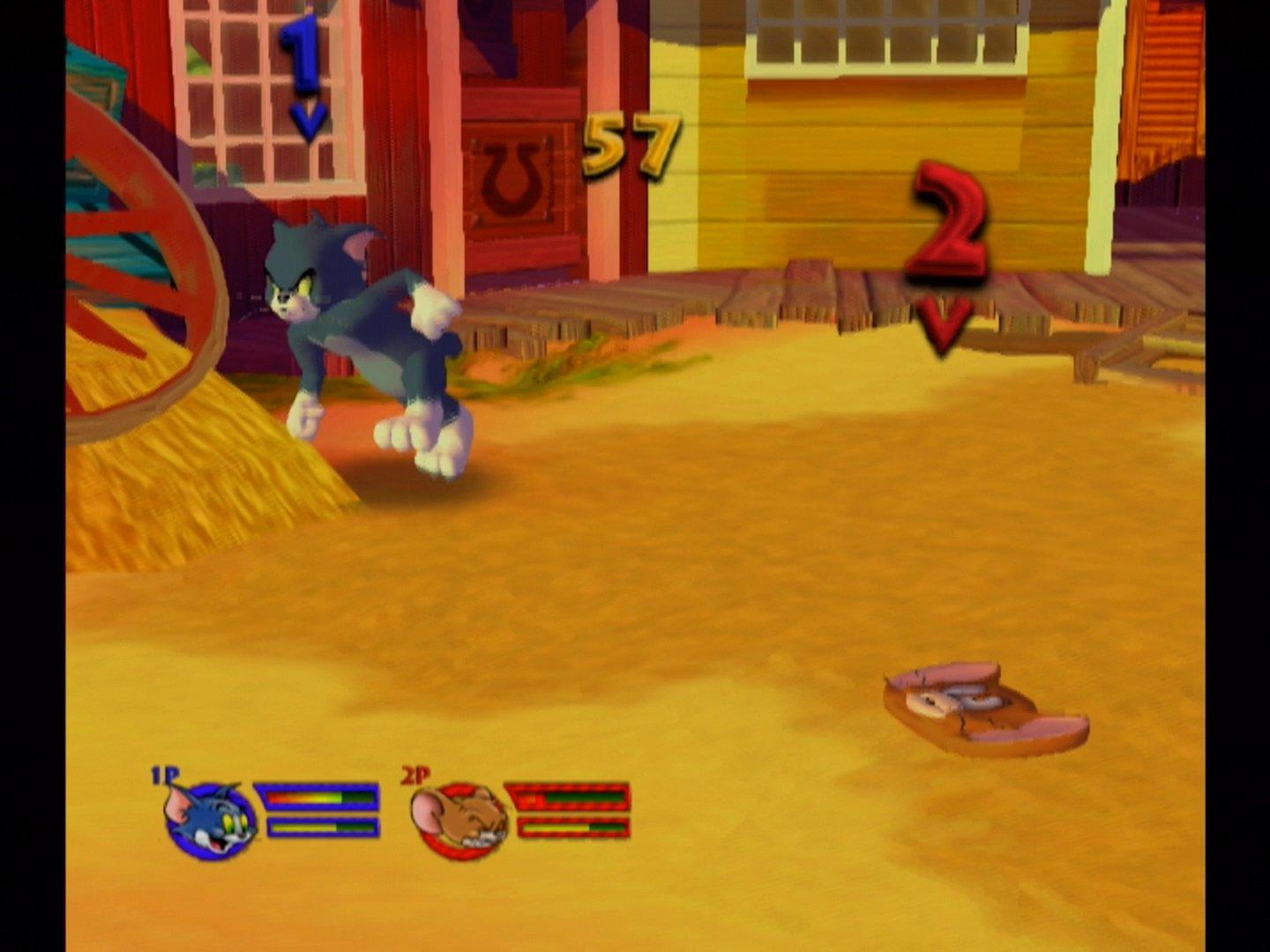
Task: Toggle the 2P label above Jerry's portrait
Action: (x=415, y=776)
